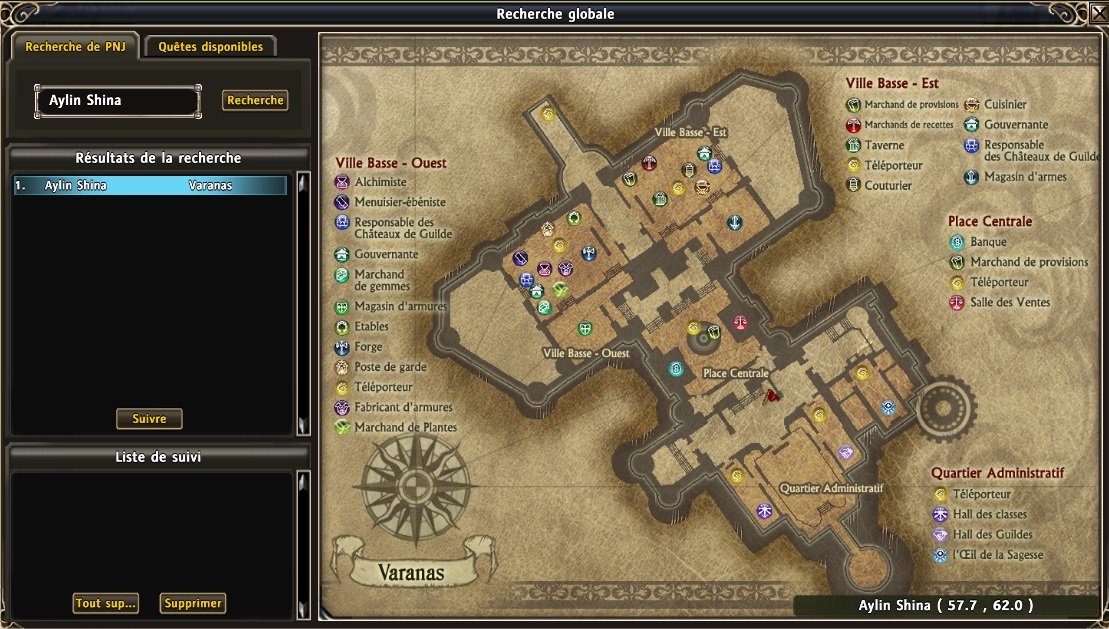Viewport: 1109px width, 629px height.
Task: Click the red flag marker on the map
Action: (772, 395)
